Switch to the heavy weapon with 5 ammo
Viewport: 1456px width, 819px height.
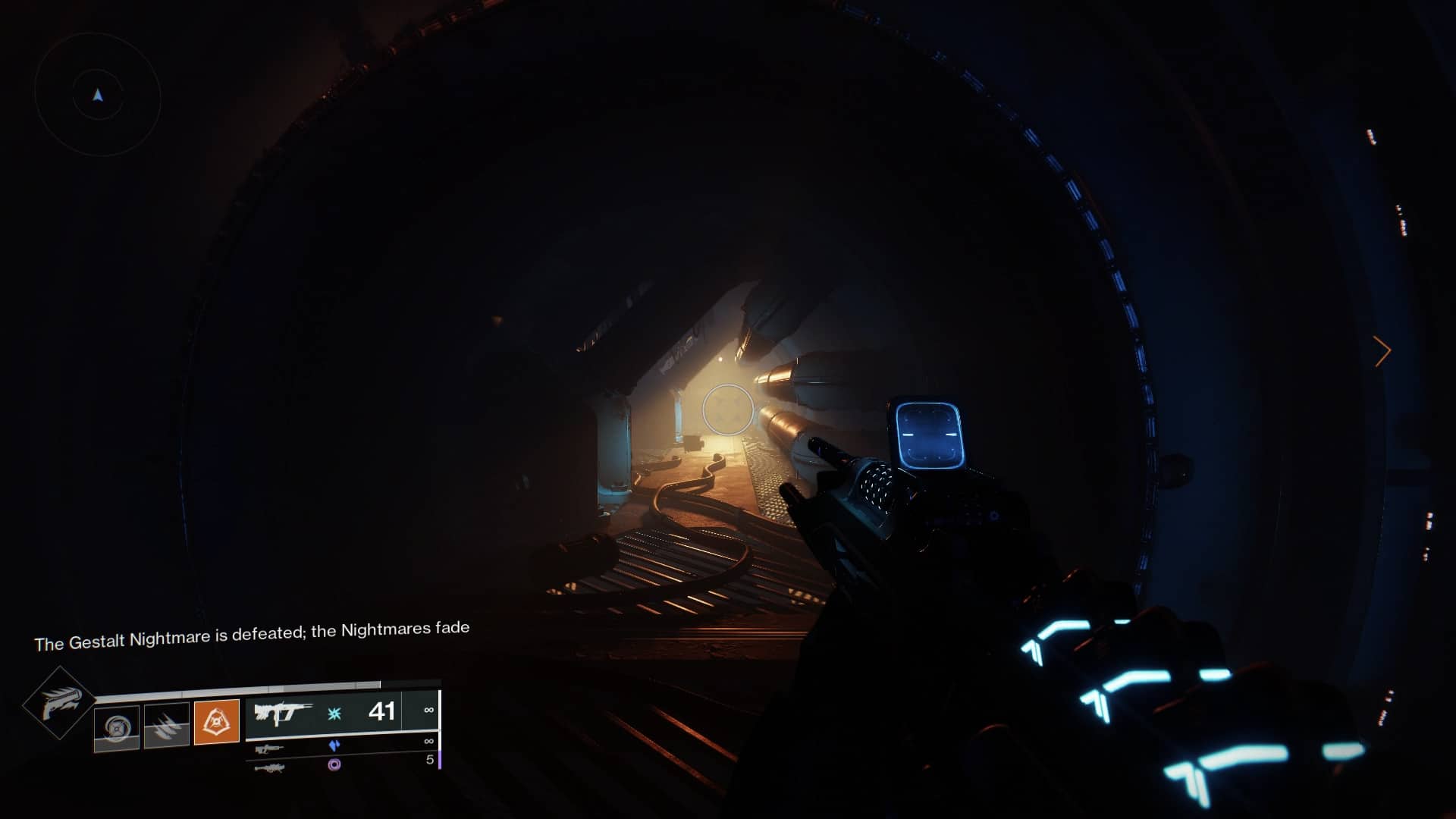(x=270, y=767)
